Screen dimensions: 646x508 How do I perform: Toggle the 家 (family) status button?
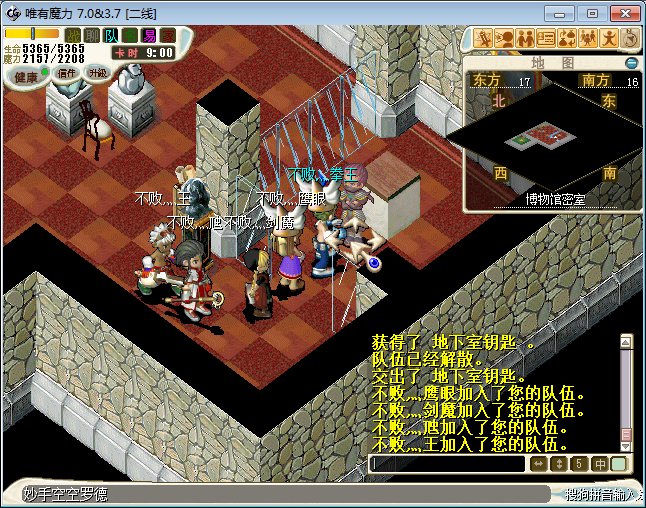(x=168, y=35)
